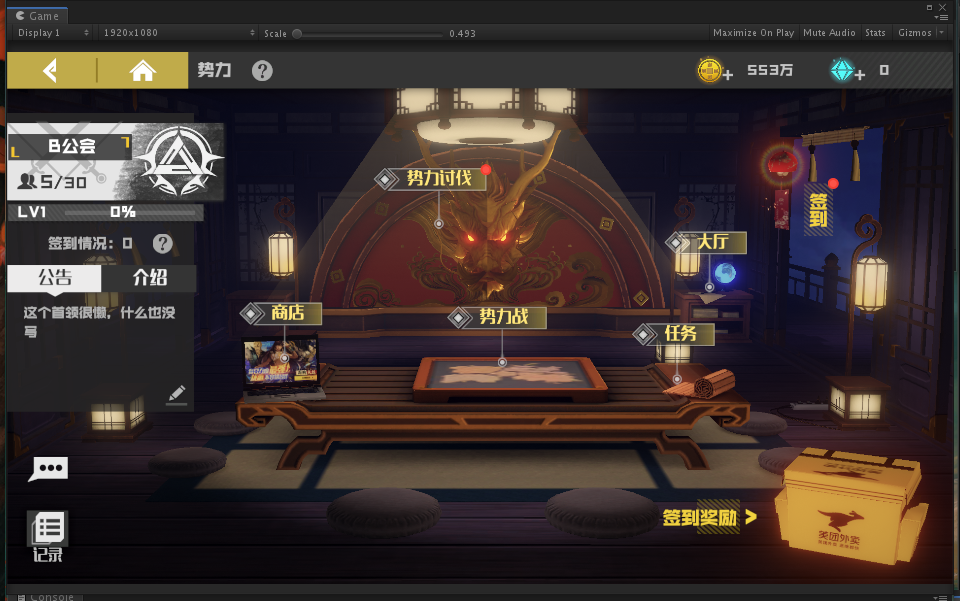Image resolution: width=960 pixels, height=601 pixels.
Task: Open the 势力讨伐 faction raid
Action: coord(437,178)
